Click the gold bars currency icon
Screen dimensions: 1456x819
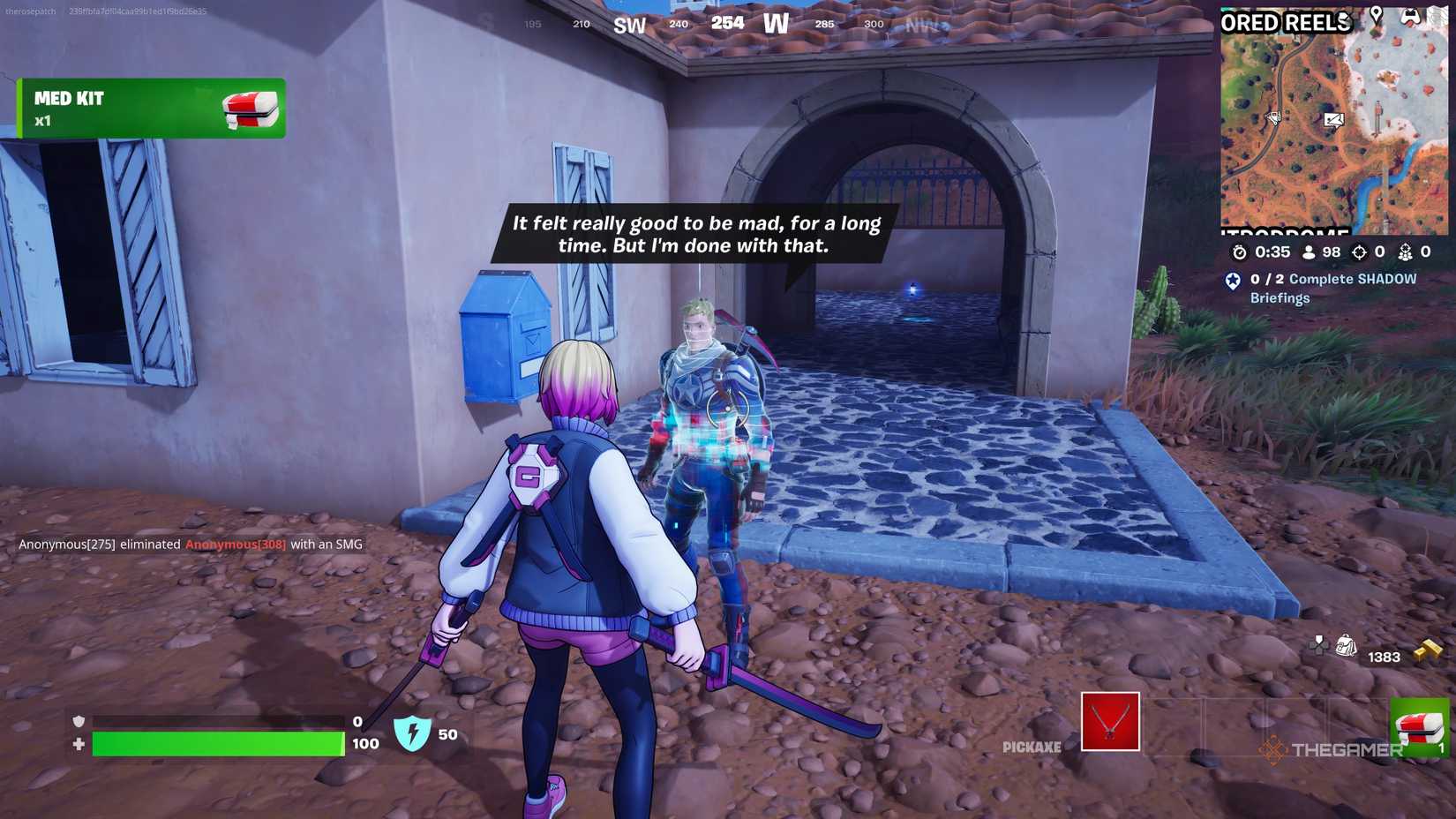pos(1430,649)
